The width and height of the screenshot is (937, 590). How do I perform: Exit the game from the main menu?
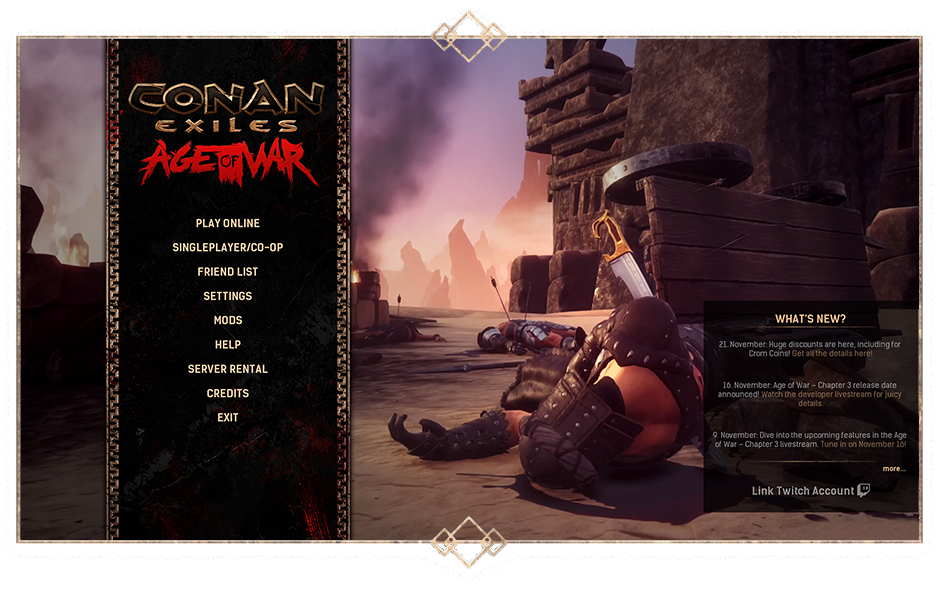[x=228, y=417]
